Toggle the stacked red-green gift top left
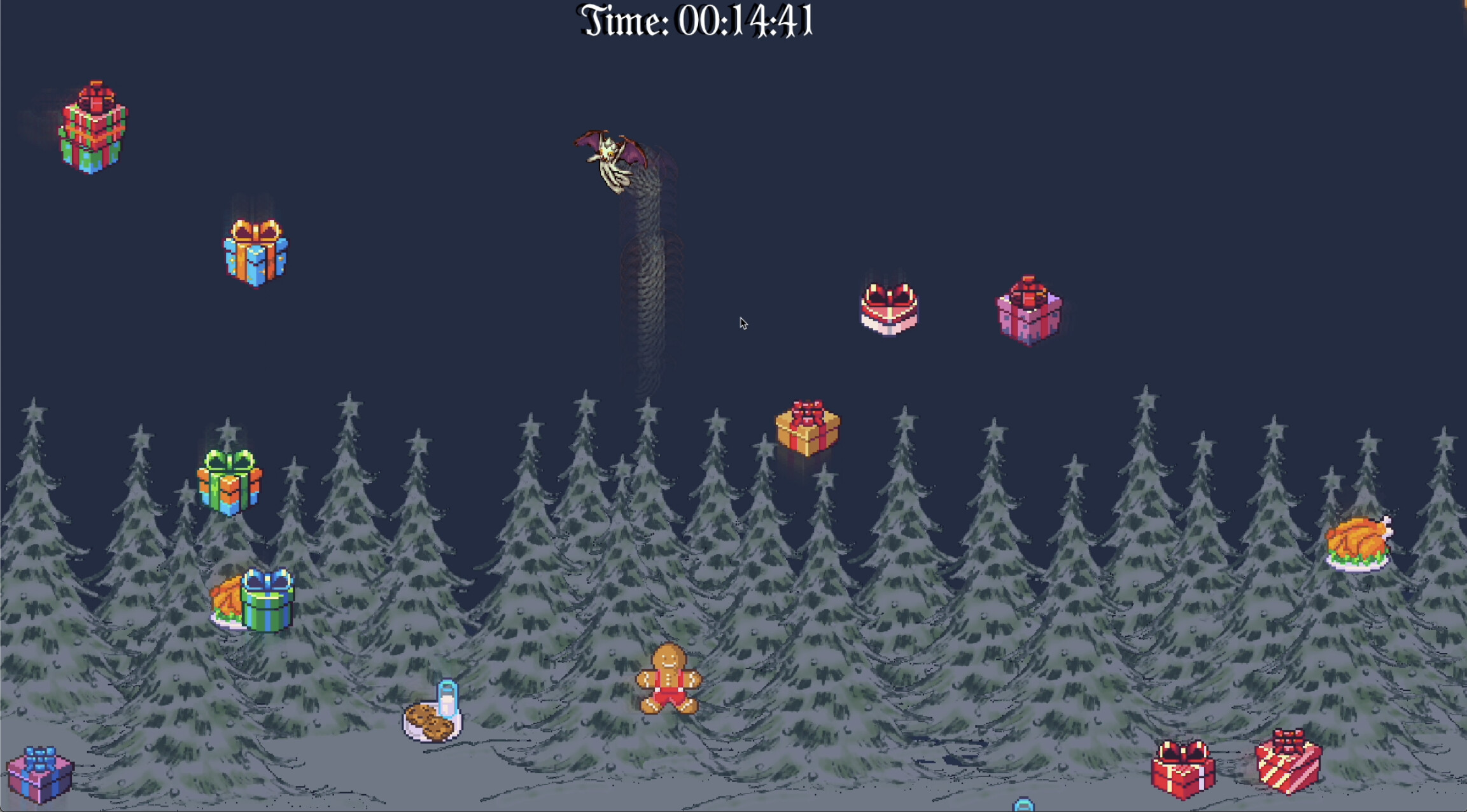This screenshot has width=1467, height=812. 94,127
